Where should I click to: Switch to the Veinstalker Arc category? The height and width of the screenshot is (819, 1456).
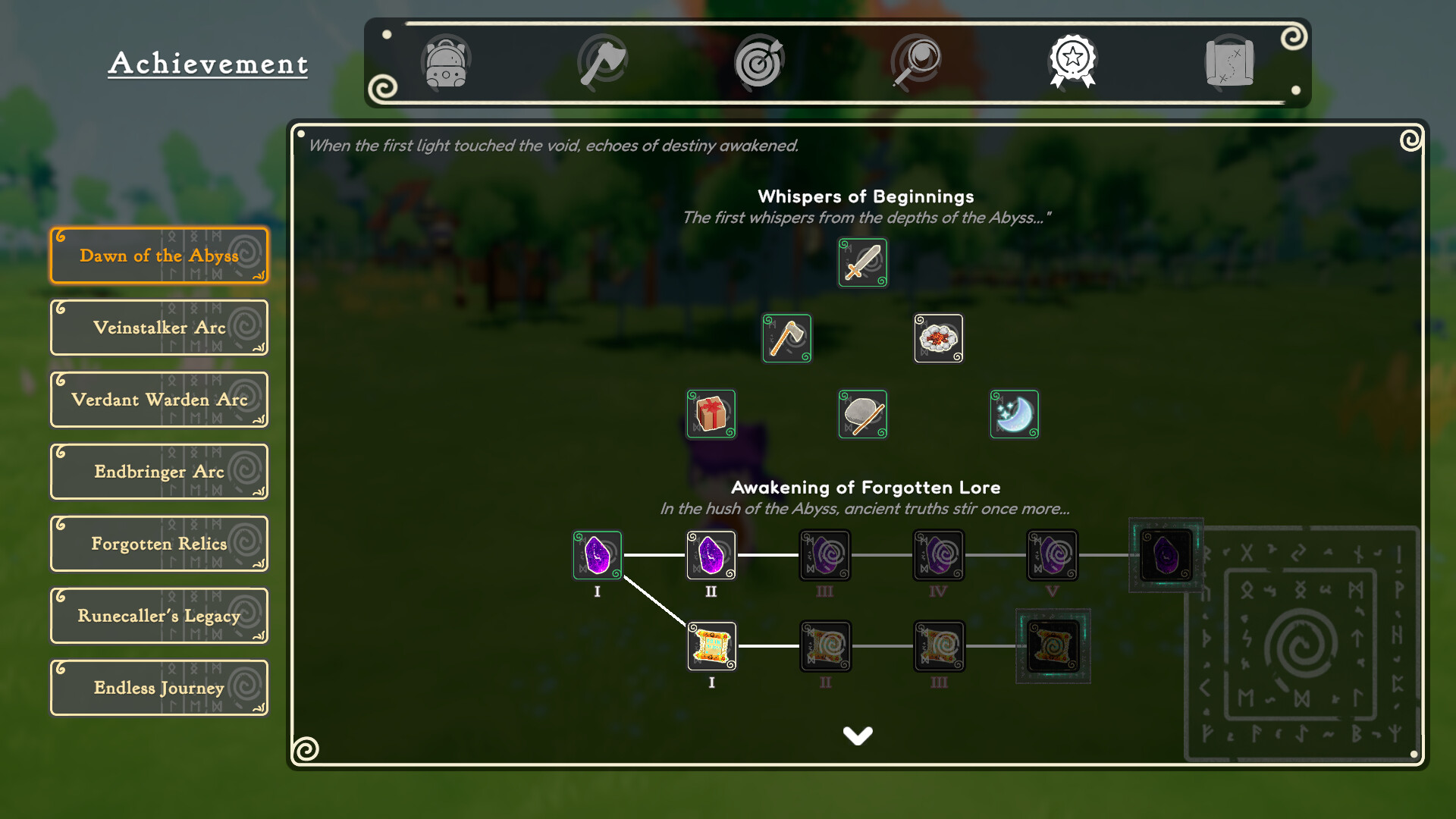[x=159, y=328]
